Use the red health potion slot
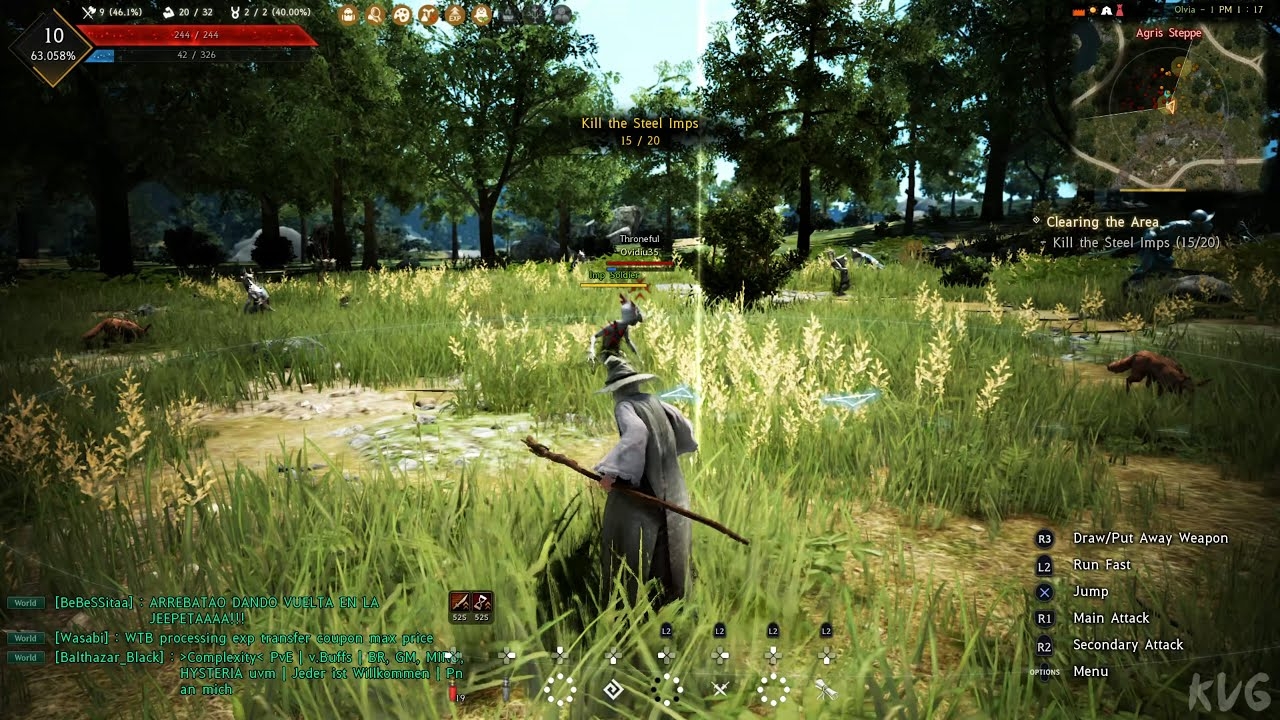 453,688
